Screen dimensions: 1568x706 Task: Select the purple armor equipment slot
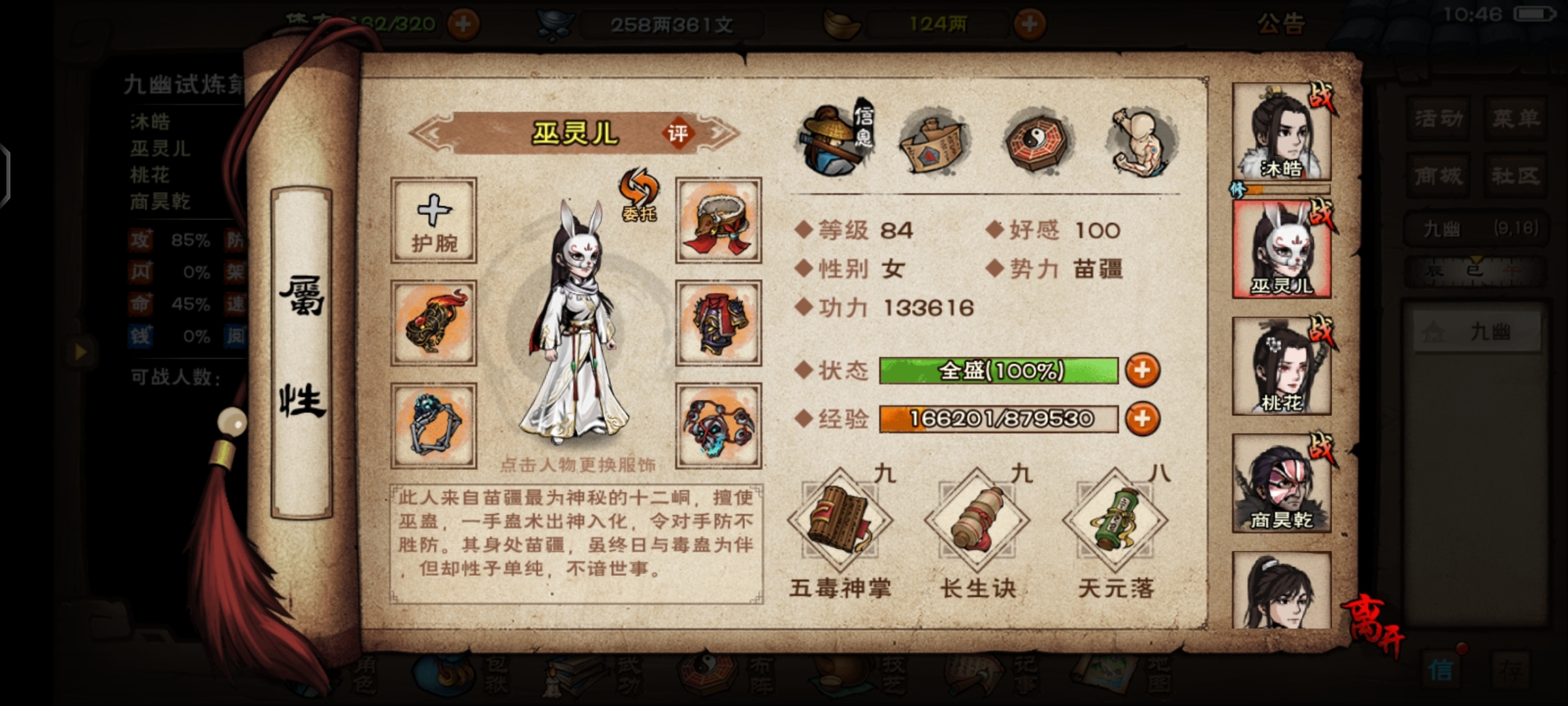(718, 323)
